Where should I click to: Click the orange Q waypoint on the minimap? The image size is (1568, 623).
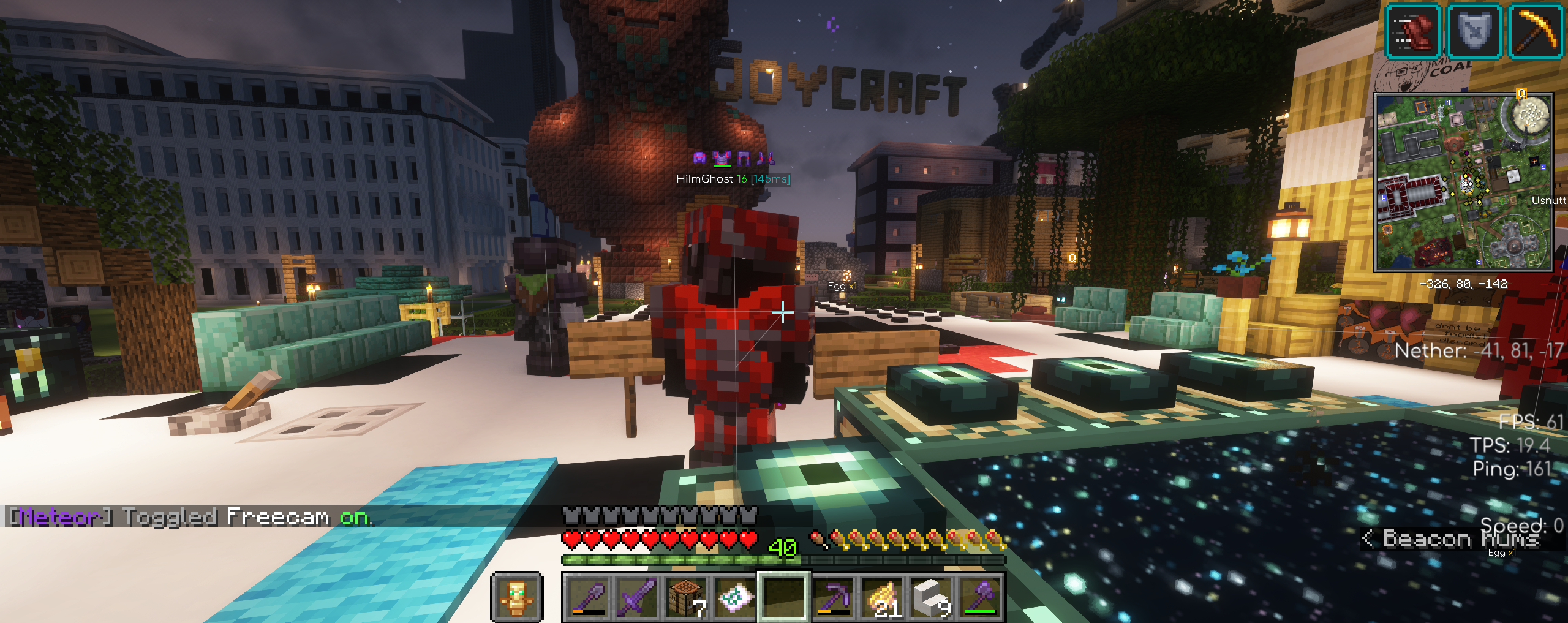1521,94
